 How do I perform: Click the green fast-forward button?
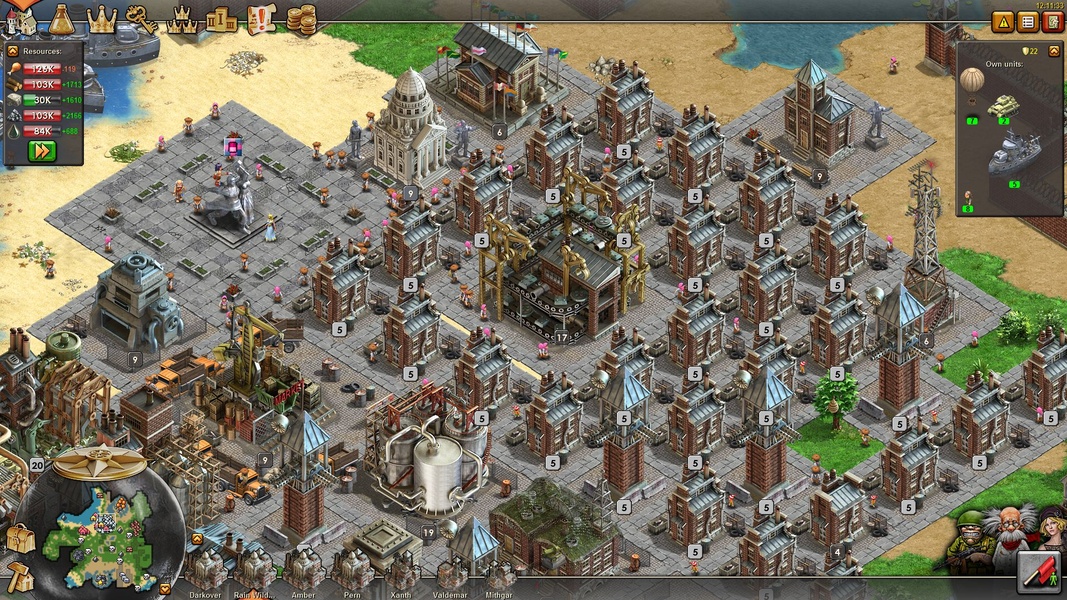(42, 151)
